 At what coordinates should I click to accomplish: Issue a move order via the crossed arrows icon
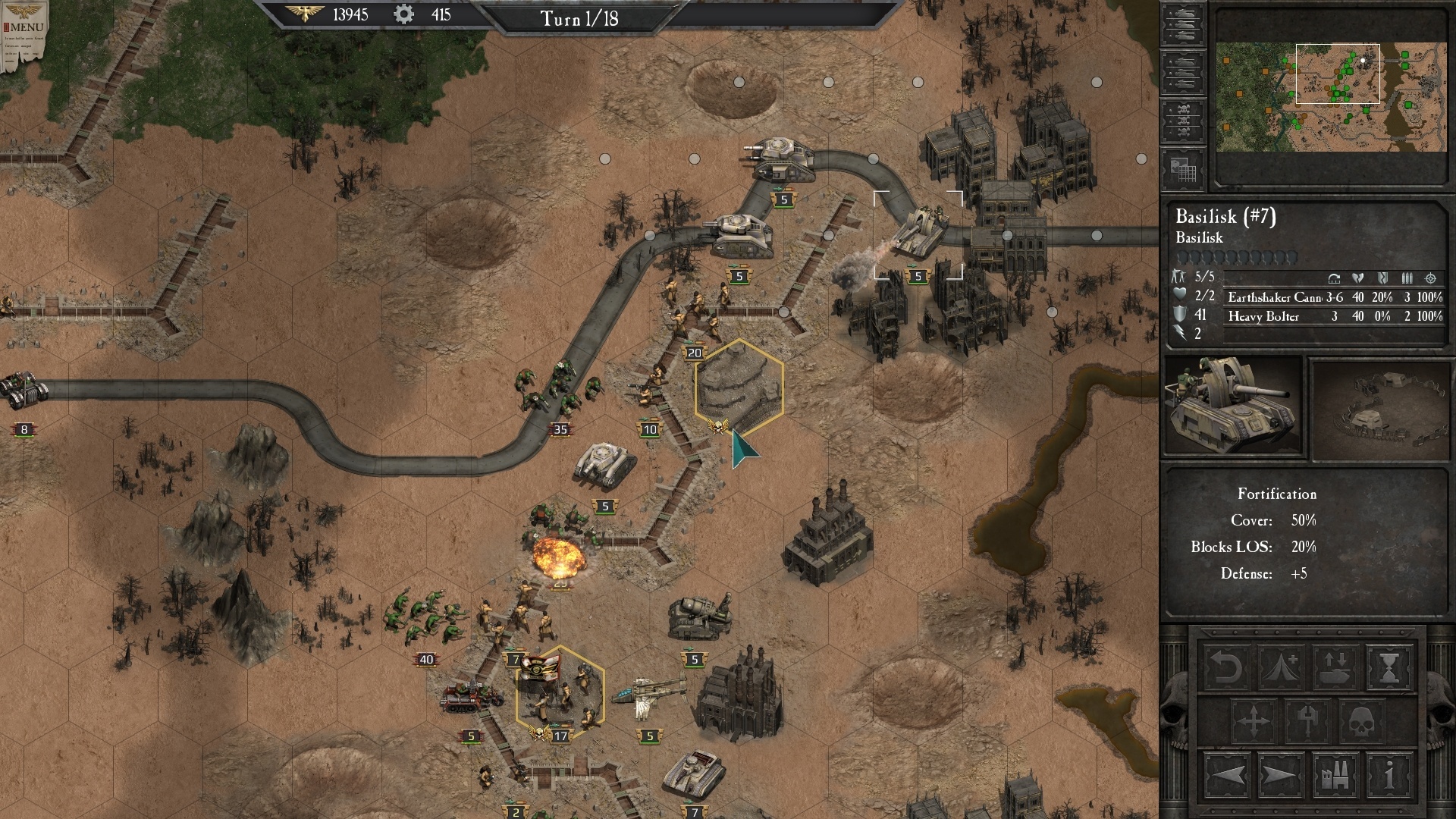point(1254,720)
